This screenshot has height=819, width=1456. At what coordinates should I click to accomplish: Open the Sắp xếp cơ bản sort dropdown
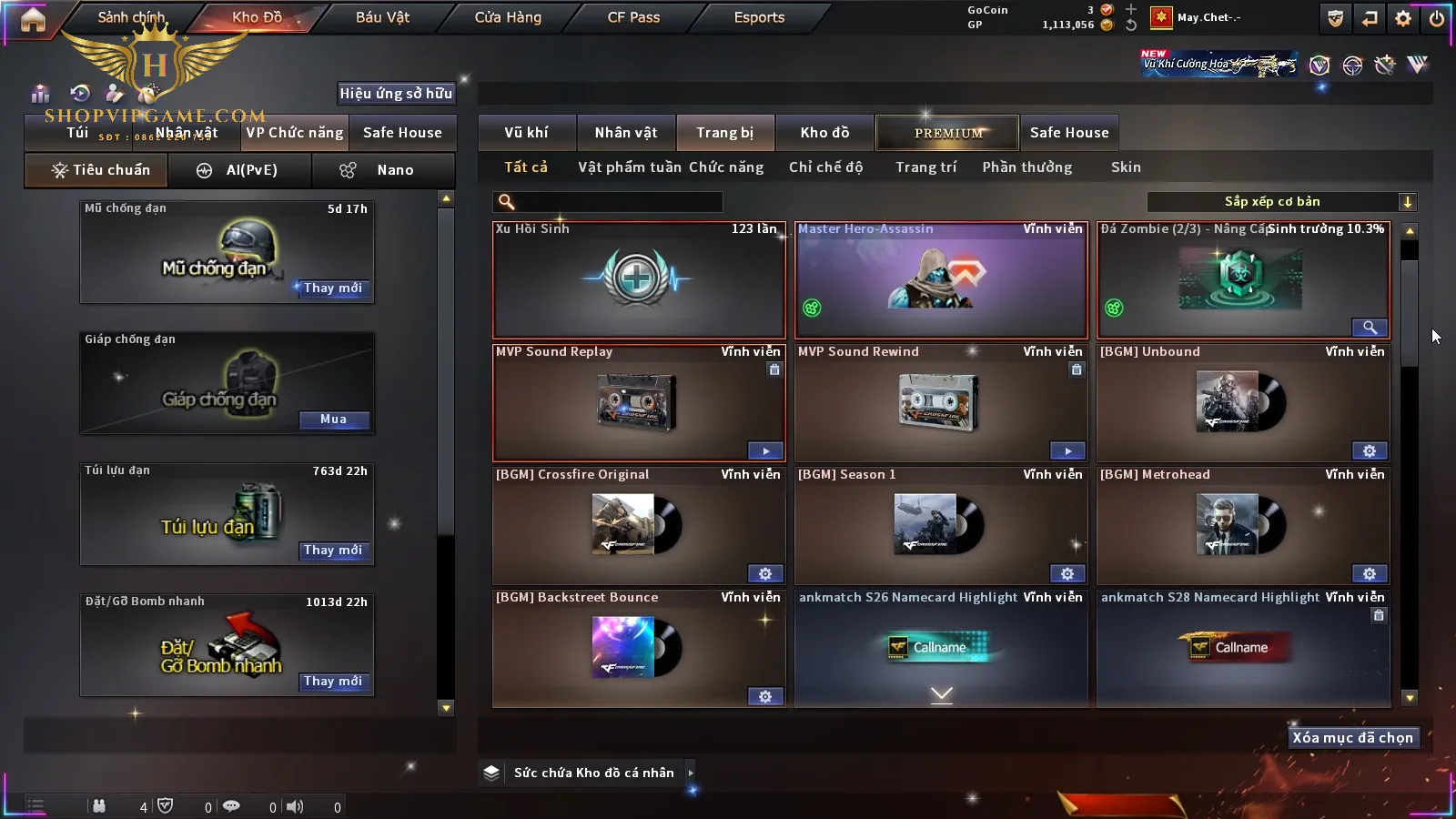(1281, 202)
